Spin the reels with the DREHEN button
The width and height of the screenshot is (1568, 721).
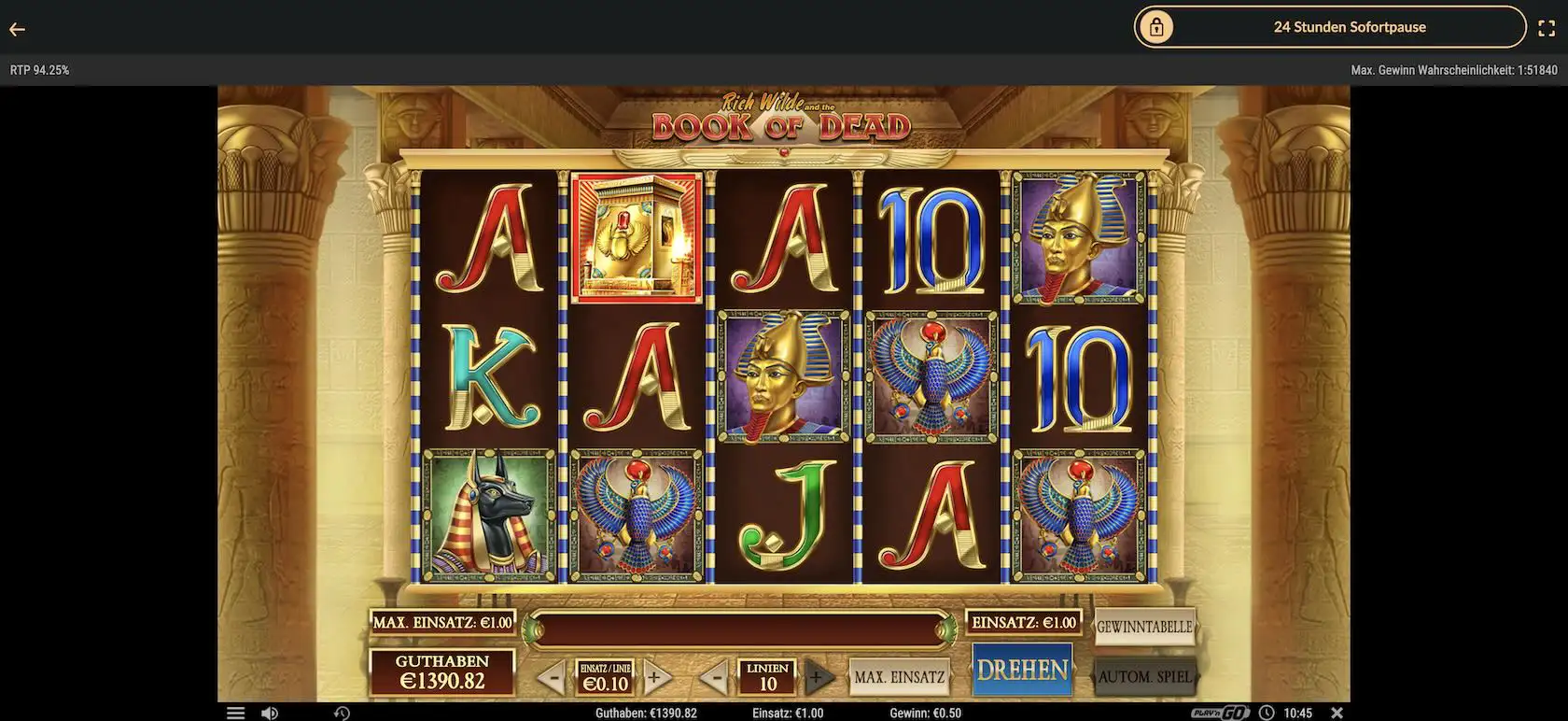coord(1021,670)
